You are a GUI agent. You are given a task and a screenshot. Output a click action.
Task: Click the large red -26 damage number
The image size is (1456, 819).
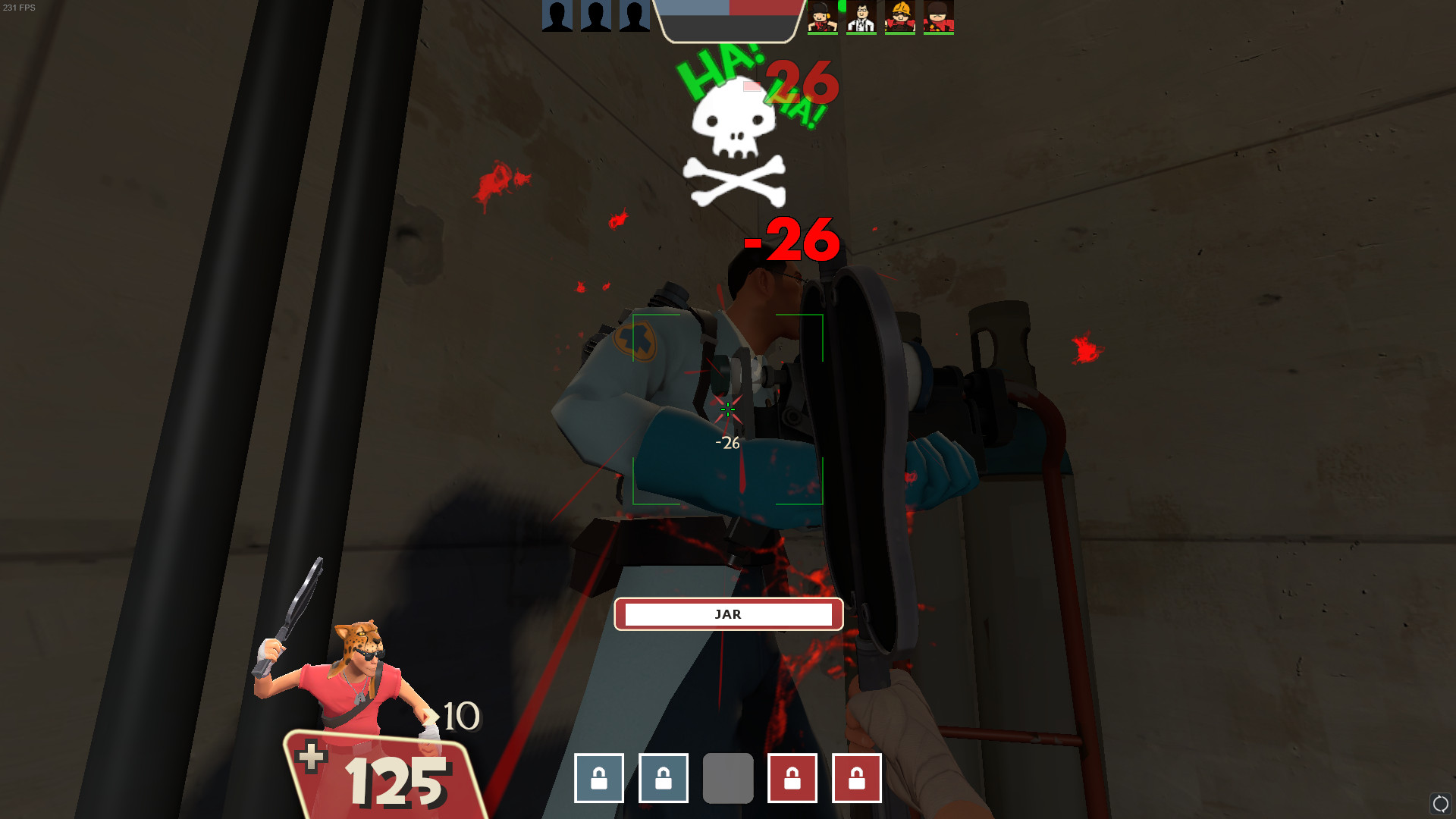click(x=789, y=239)
